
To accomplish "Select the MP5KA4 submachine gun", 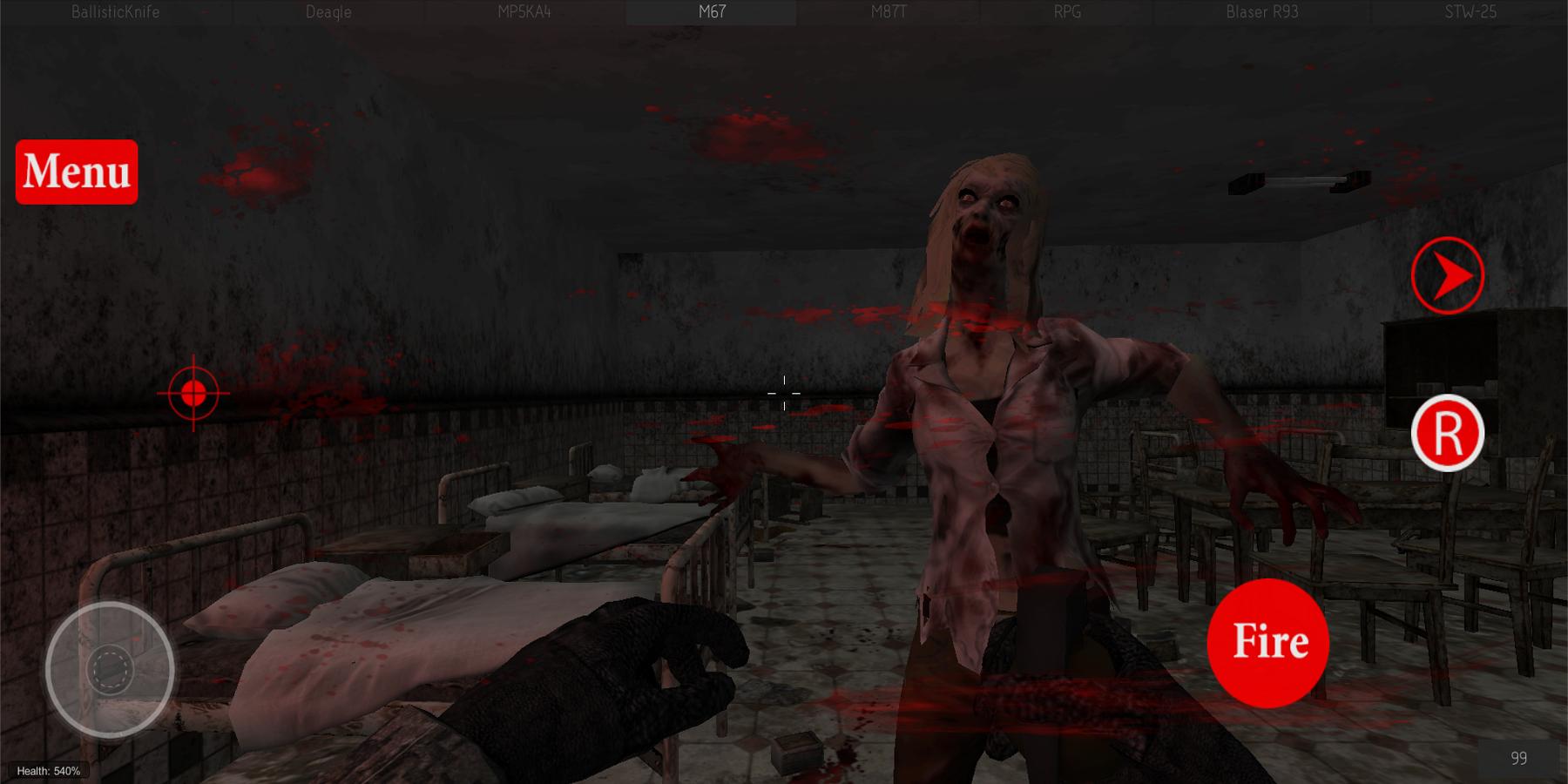I will [x=524, y=11].
